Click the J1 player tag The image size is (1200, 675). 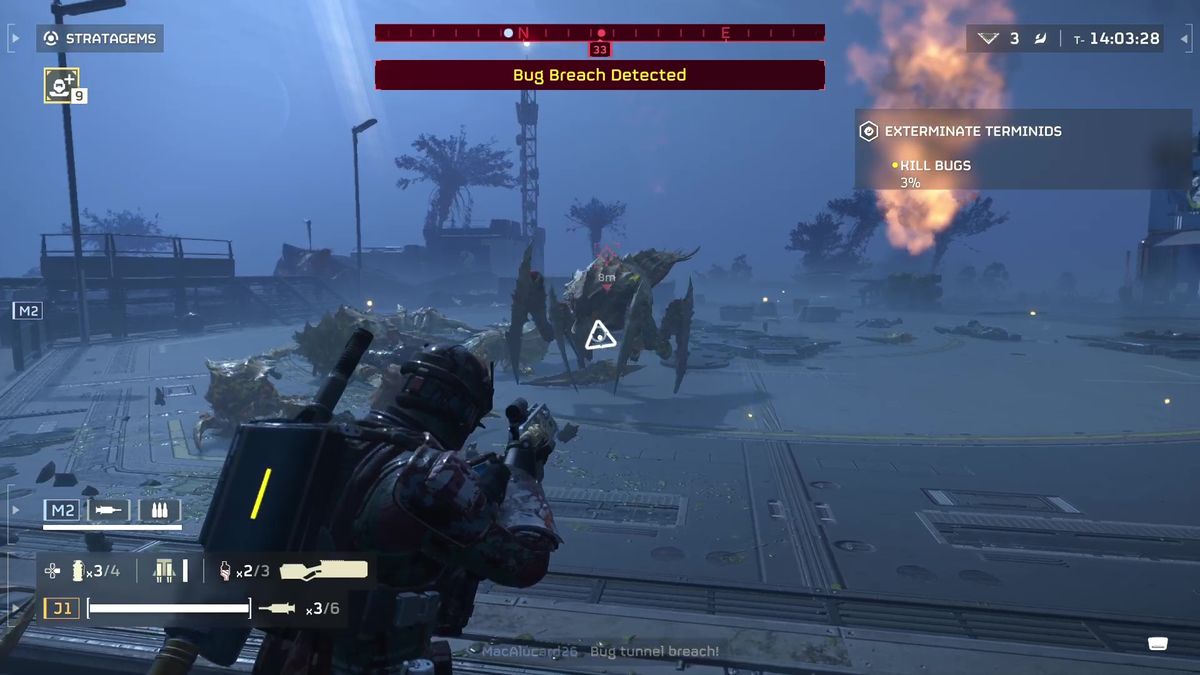pos(61,608)
